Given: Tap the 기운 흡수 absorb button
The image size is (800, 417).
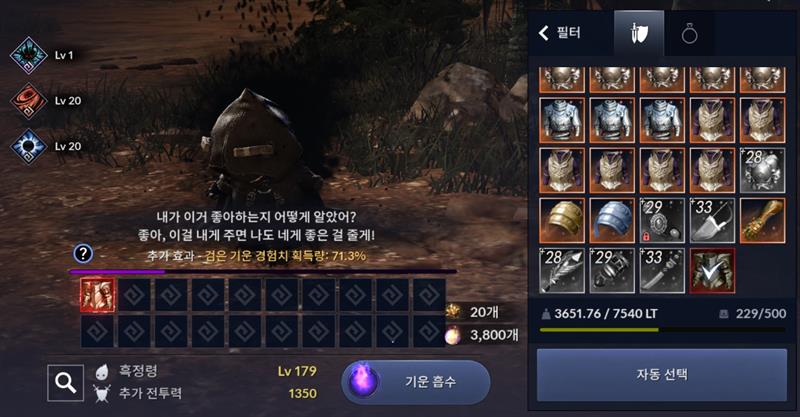Looking at the screenshot, I should tap(415, 381).
